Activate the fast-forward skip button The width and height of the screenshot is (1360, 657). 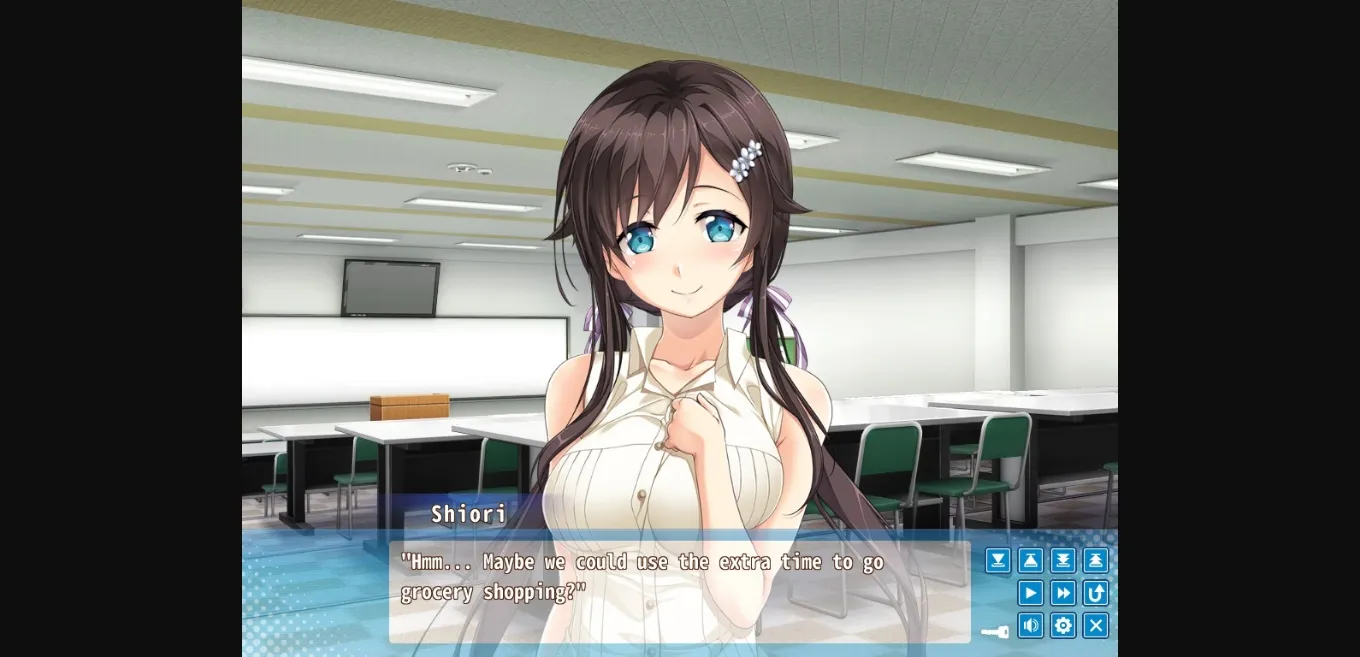1063,593
